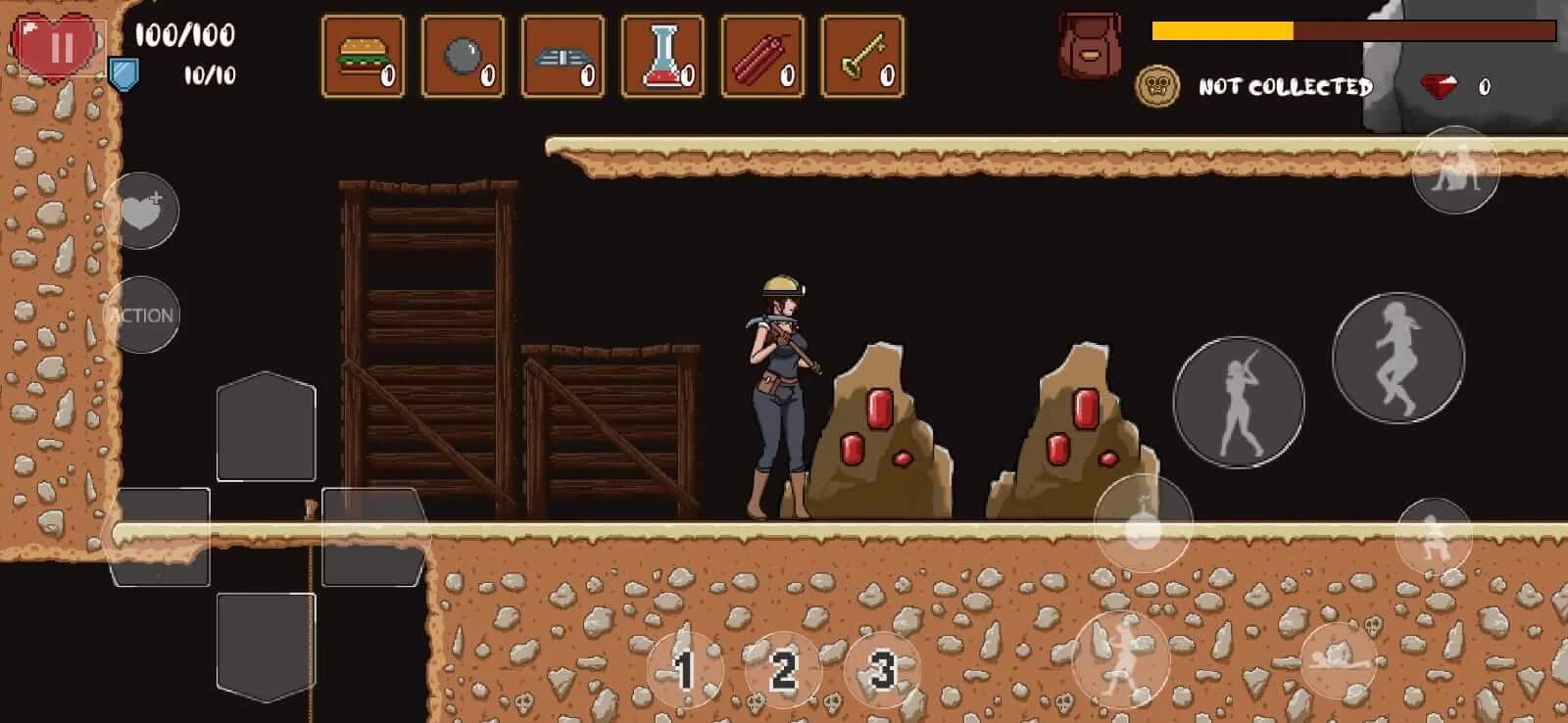The image size is (1568, 723).
Task: Select the golden key slot
Action: pos(862,57)
